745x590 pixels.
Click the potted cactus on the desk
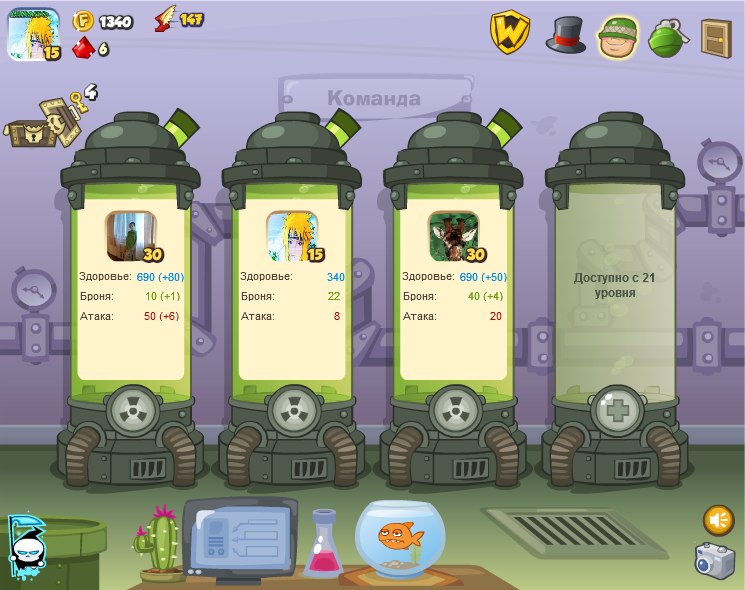pyautogui.click(x=160, y=542)
